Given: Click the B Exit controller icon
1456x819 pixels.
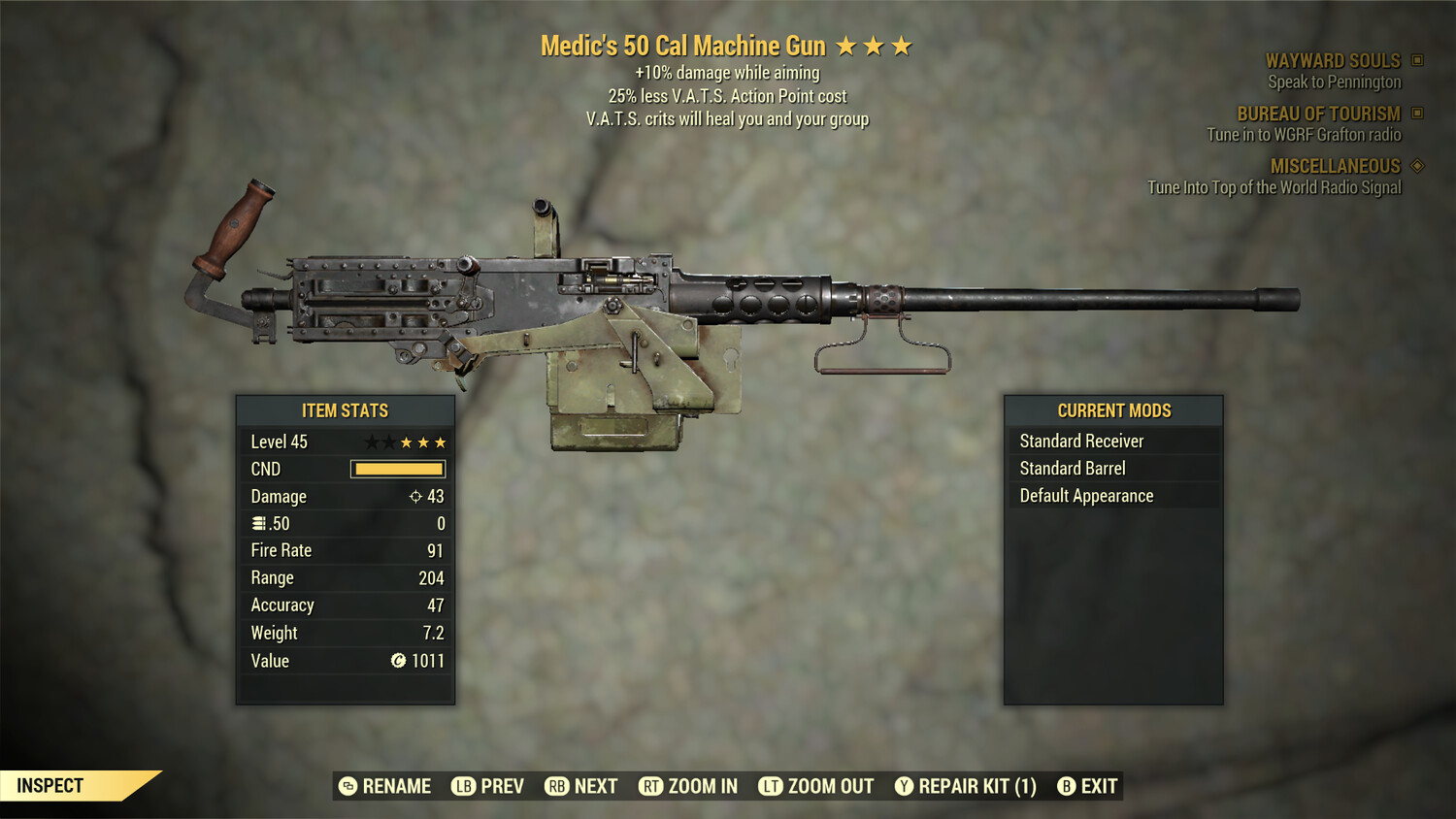Looking at the screenshot, I should [1067, 786].
